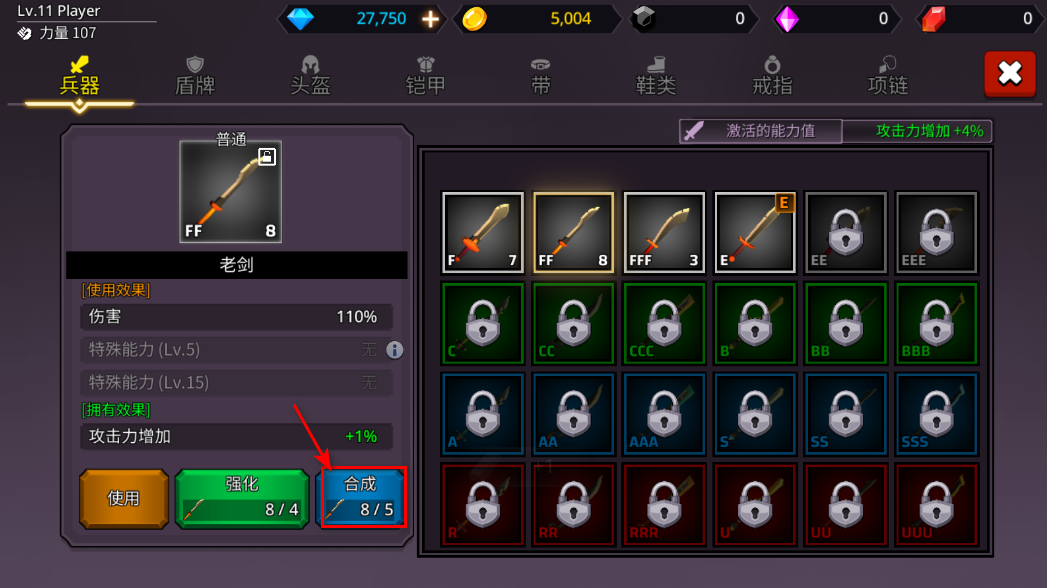Image resolution: width=1047 pixels, height=588 pixels.
Task: Click the blue 合成 combine button
Action: pyautogui.click(x=361, y=498)
